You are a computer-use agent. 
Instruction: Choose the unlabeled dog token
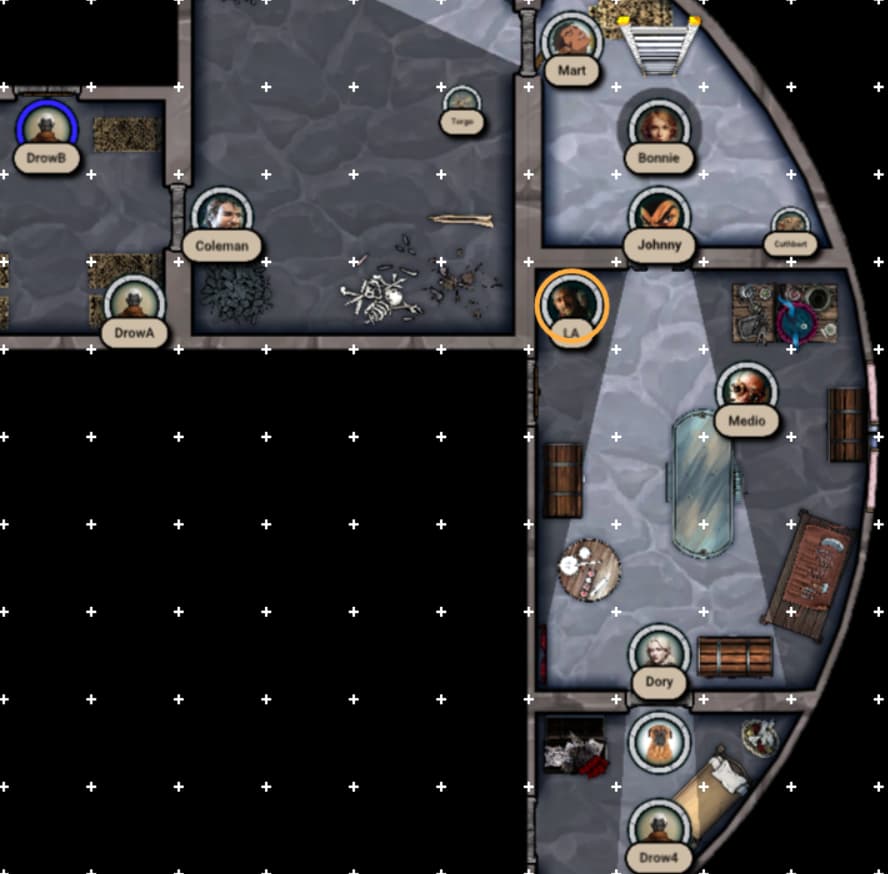(x=659, y=741)
